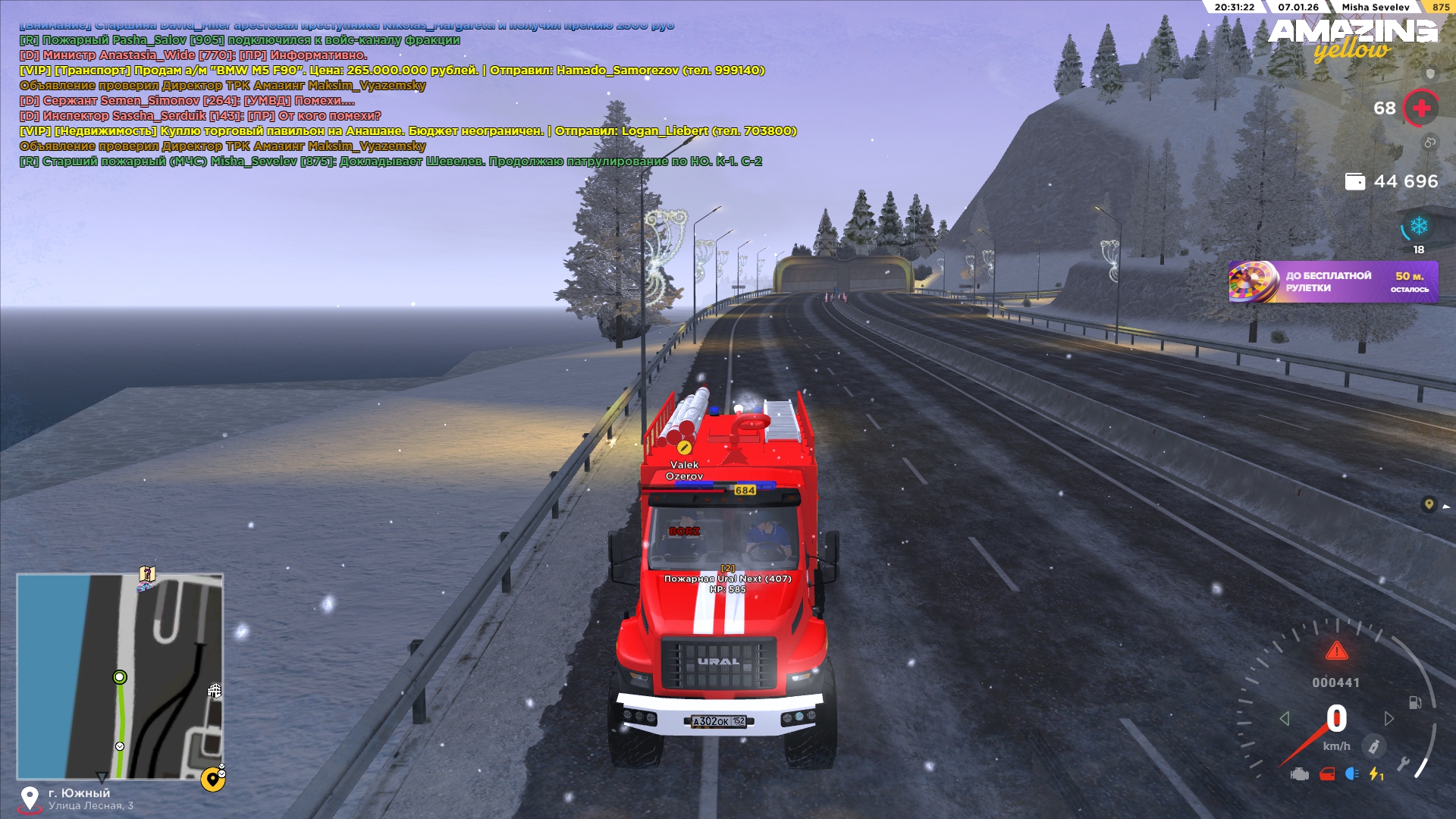
Task: Click the blue snowflake temperature icon
Action: (x=1418, y=226)
